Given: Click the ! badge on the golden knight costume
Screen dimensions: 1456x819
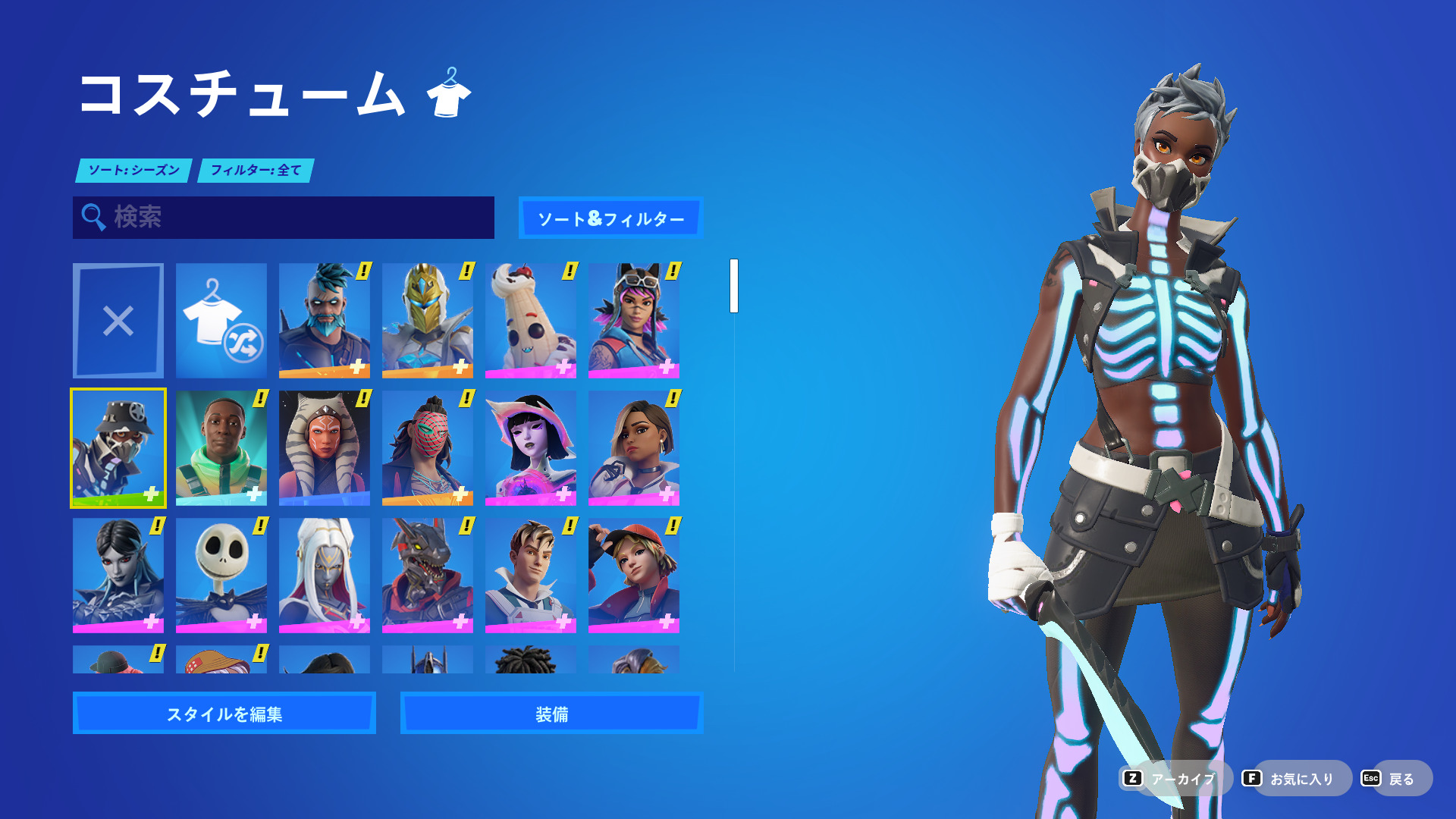Looking at the screenshot, I should point(466,272).
